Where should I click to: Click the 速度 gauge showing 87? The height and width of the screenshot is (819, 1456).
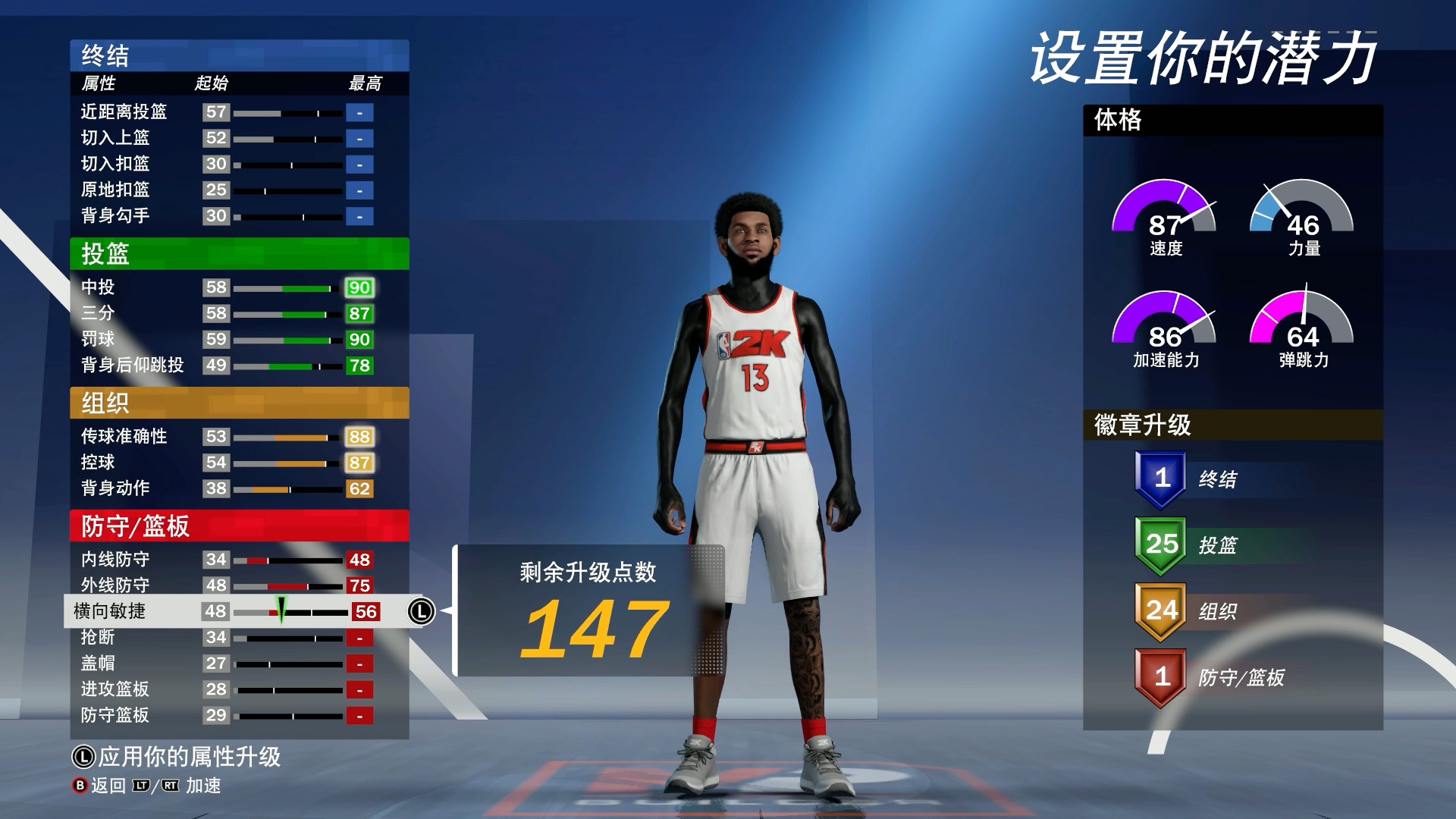pyautogui.click(x=1163, y=220)
